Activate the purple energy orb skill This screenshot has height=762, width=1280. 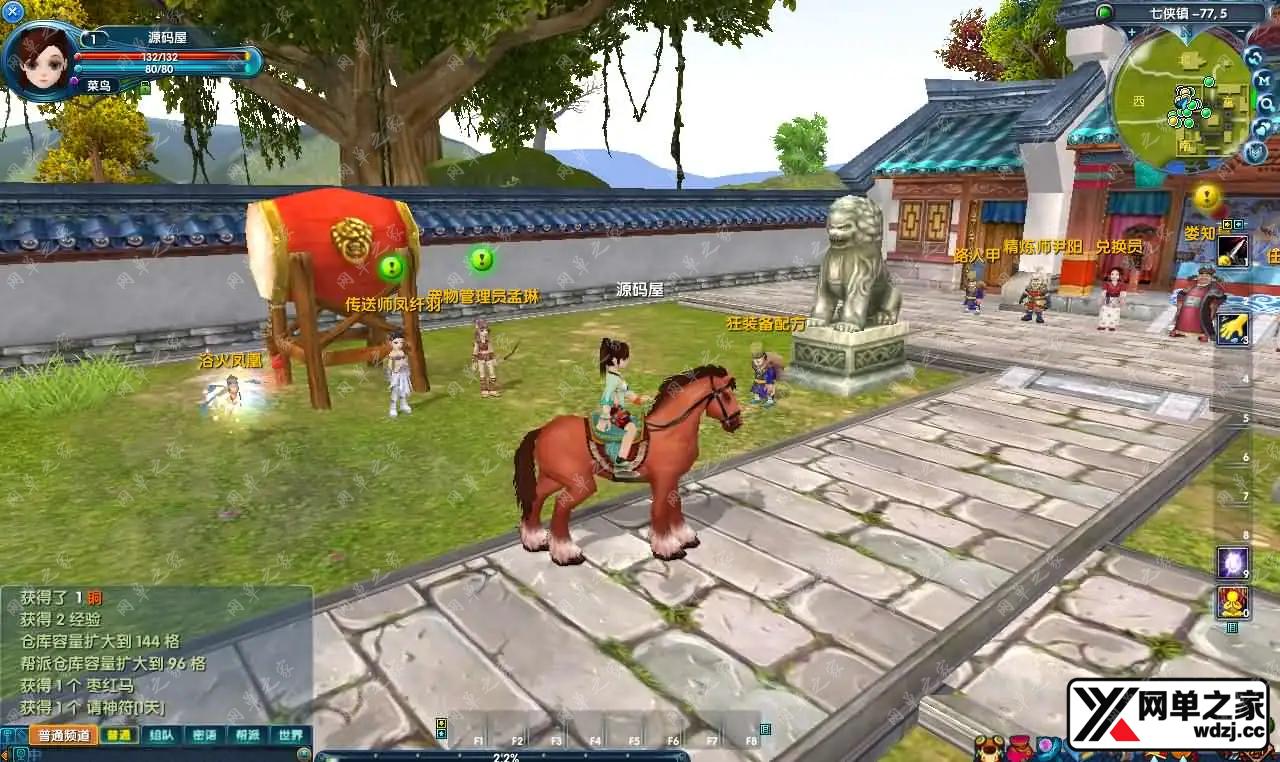tap(1232, 562)
